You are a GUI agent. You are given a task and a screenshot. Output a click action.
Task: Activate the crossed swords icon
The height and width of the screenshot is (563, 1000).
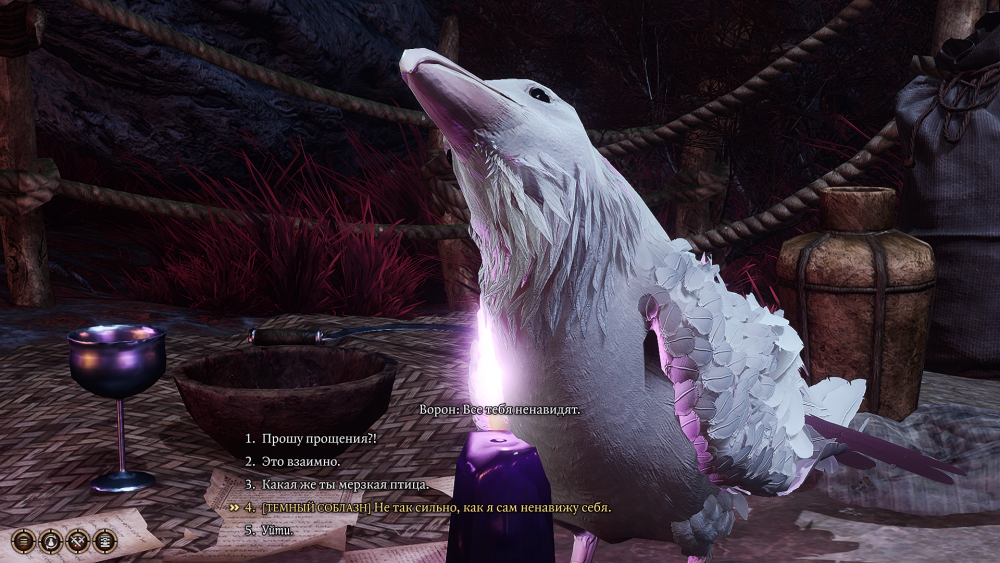pos(78,541)
